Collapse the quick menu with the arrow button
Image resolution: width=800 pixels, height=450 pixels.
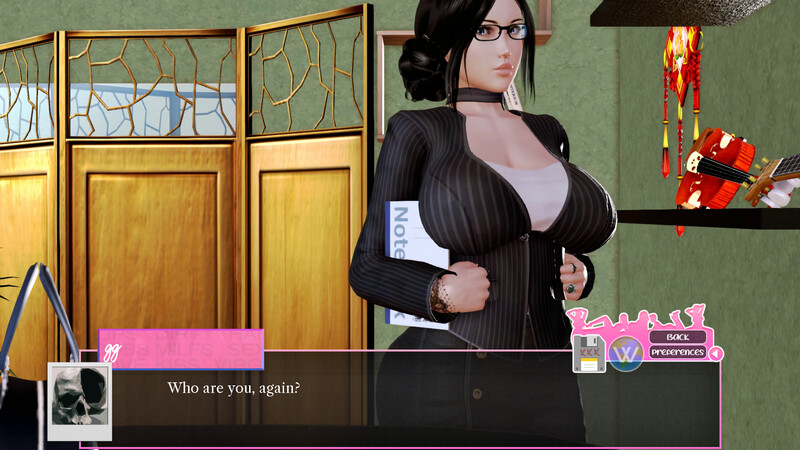715,353
